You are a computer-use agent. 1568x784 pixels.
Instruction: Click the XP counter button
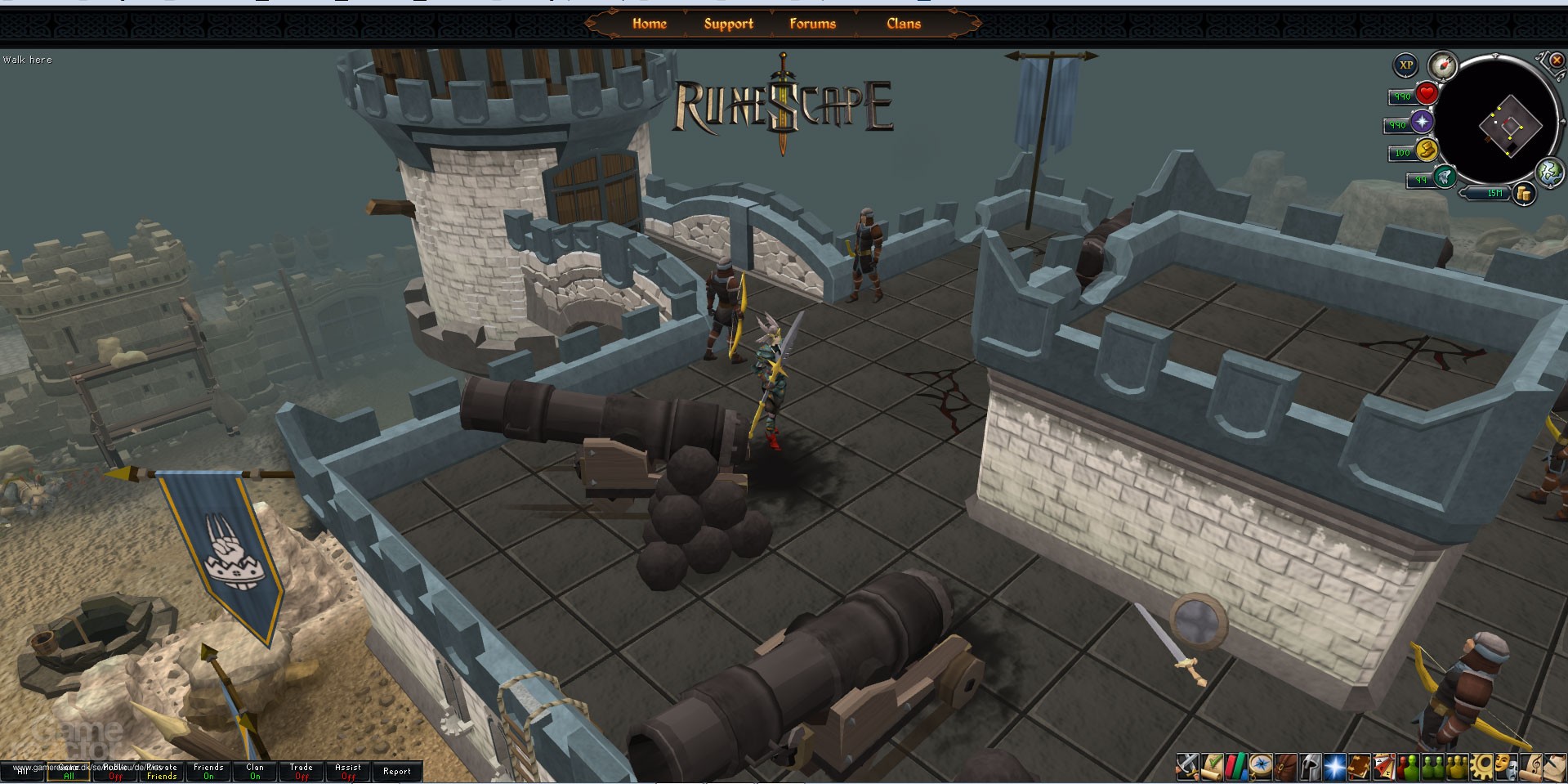pyautogui.click(x=1405, y=64)
